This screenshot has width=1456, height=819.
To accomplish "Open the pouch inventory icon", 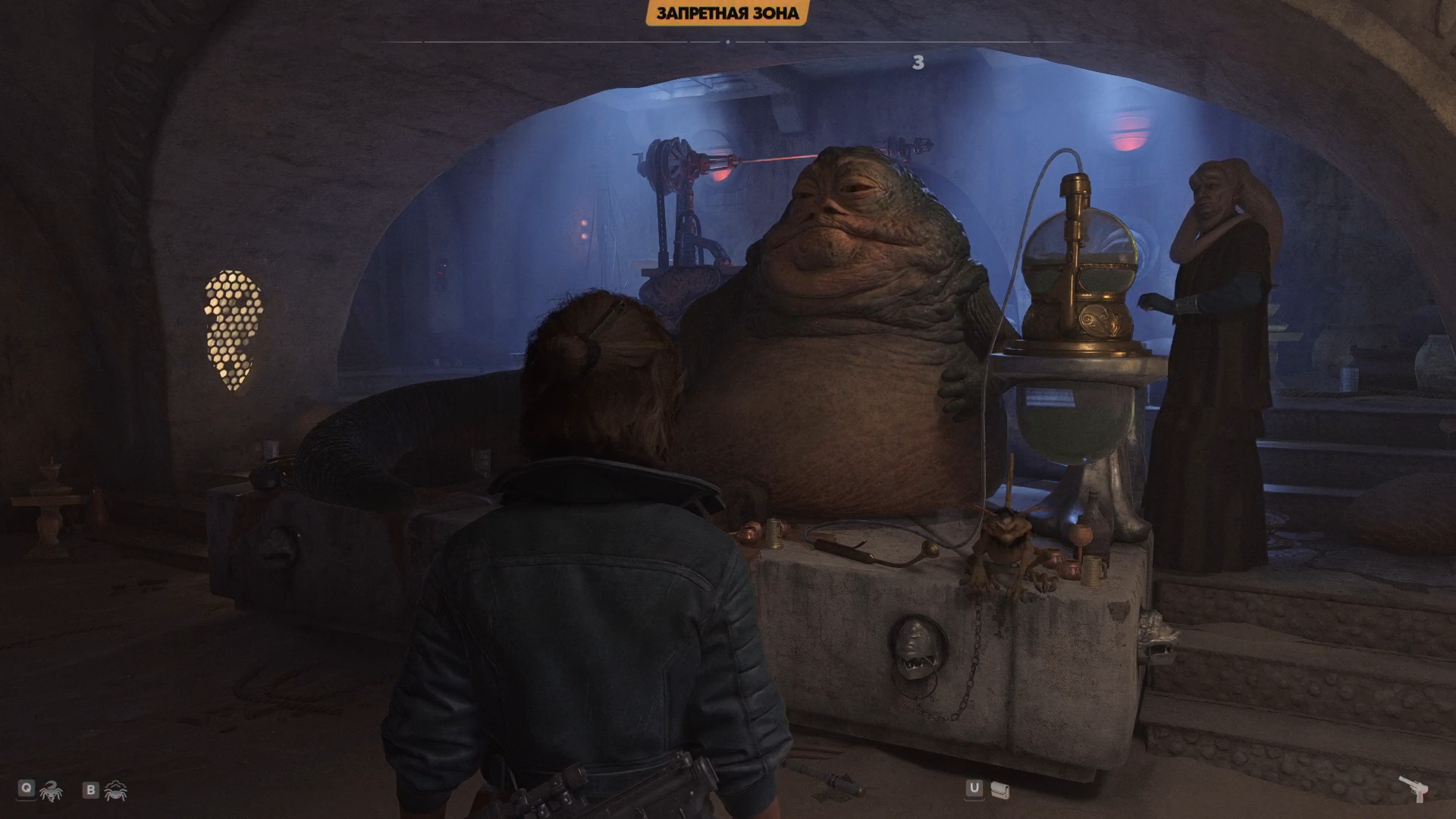I will [x=999, y=791].
